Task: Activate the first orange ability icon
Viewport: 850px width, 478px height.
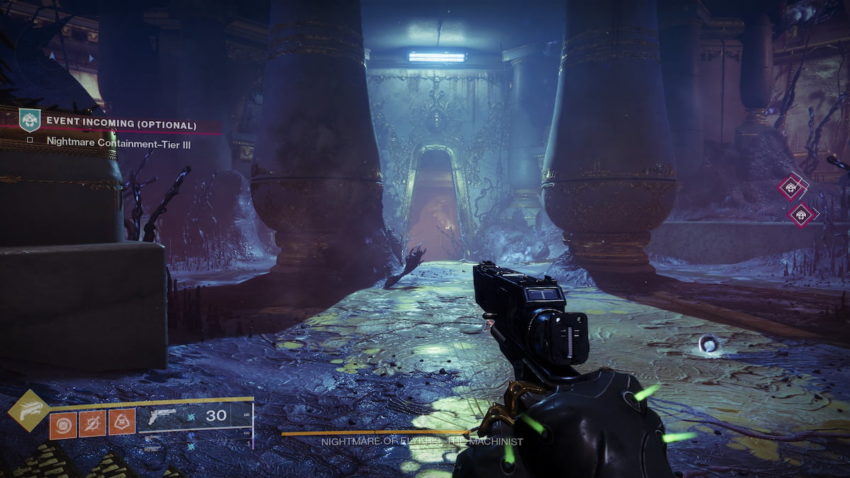Action: 63,424
